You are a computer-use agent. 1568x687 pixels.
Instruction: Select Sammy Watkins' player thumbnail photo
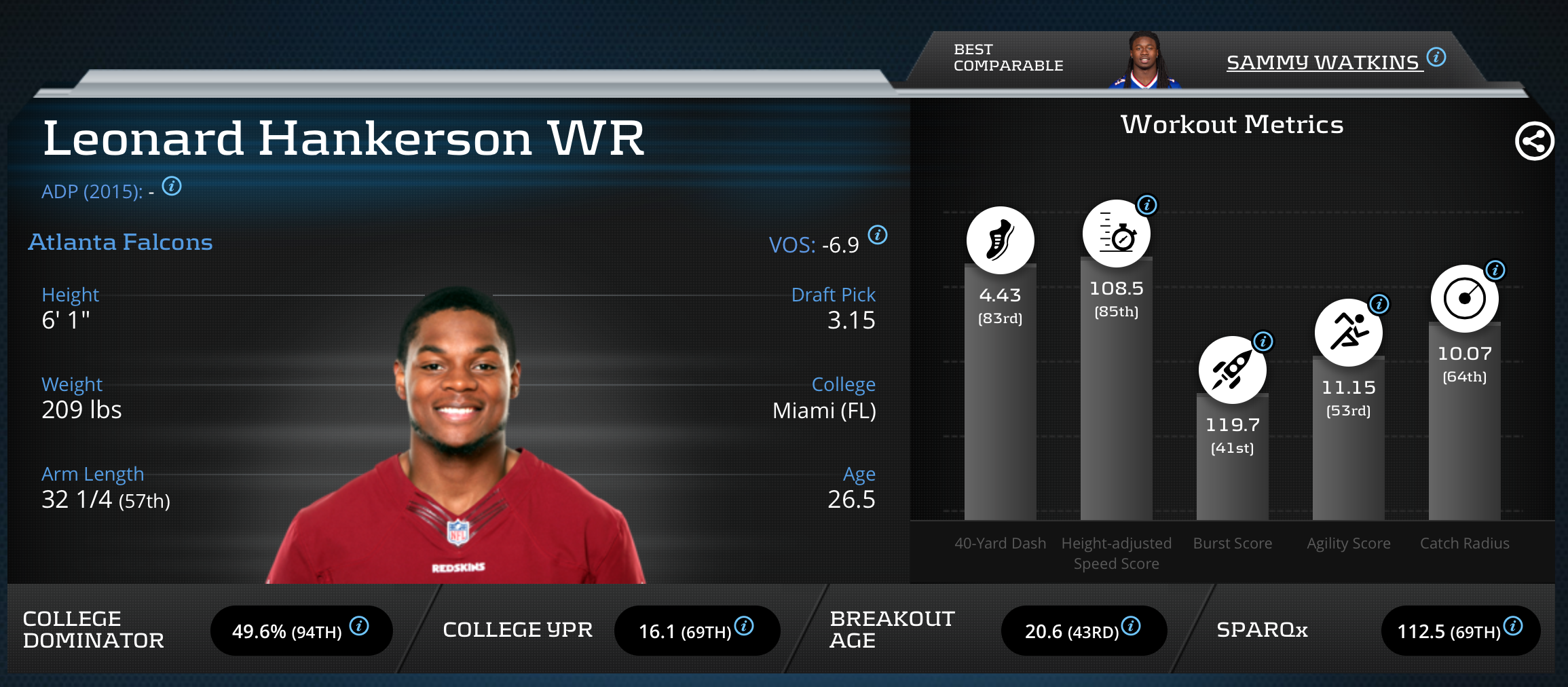point(1144,61)
